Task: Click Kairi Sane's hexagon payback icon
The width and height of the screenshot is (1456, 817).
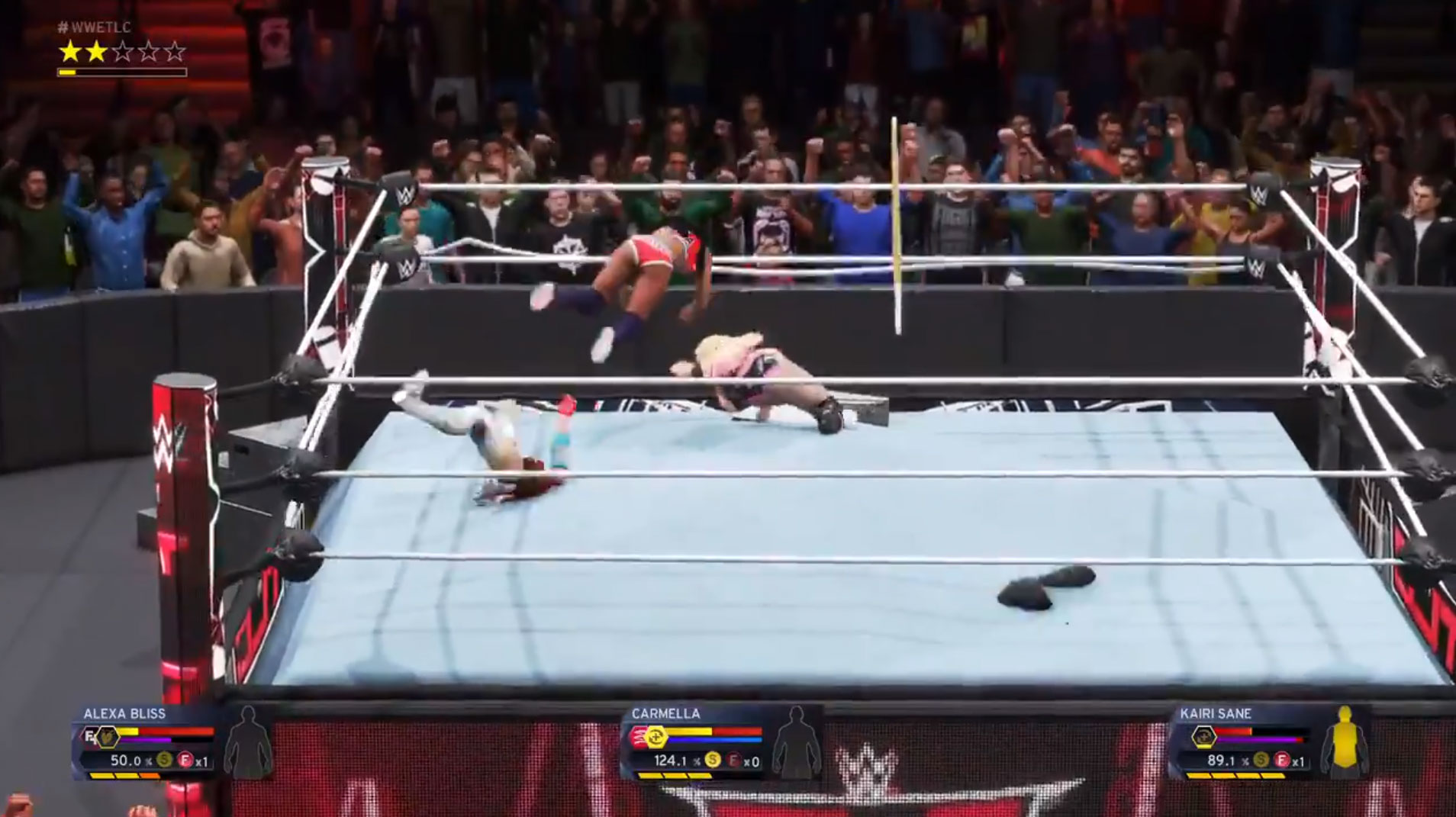Action: tap(1203, 737)
